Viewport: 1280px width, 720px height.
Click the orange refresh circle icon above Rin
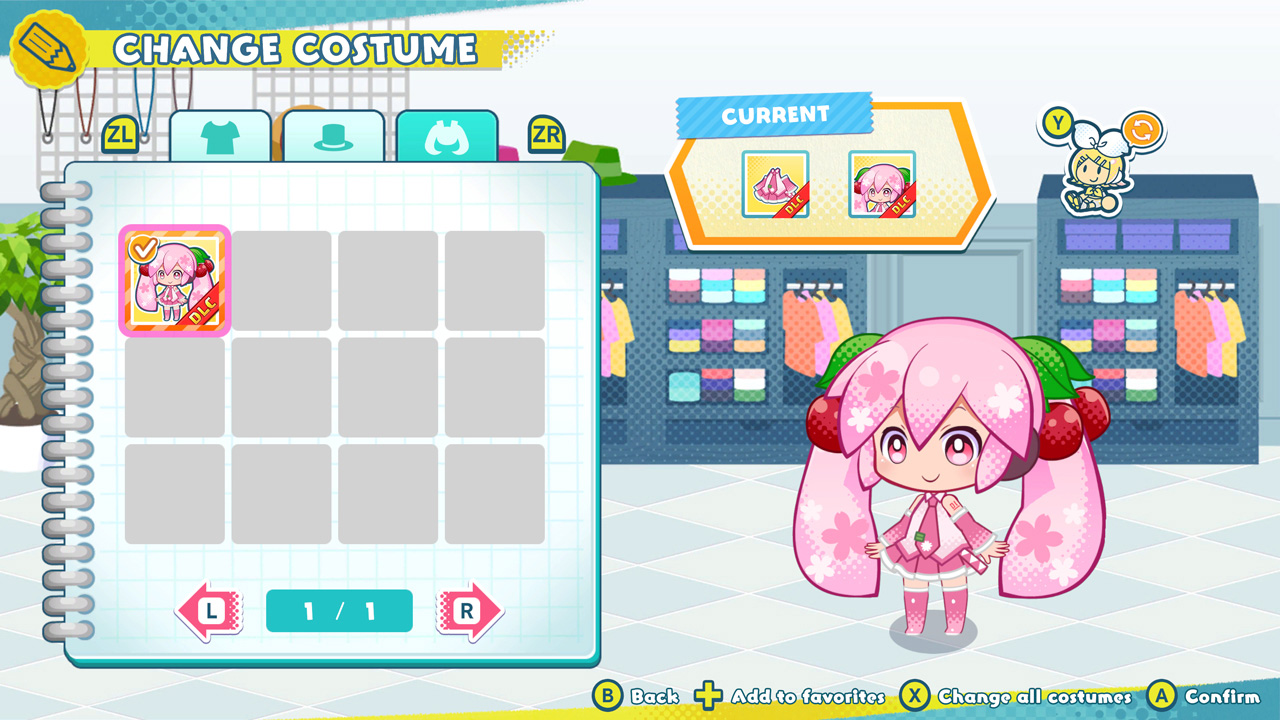1140,127
